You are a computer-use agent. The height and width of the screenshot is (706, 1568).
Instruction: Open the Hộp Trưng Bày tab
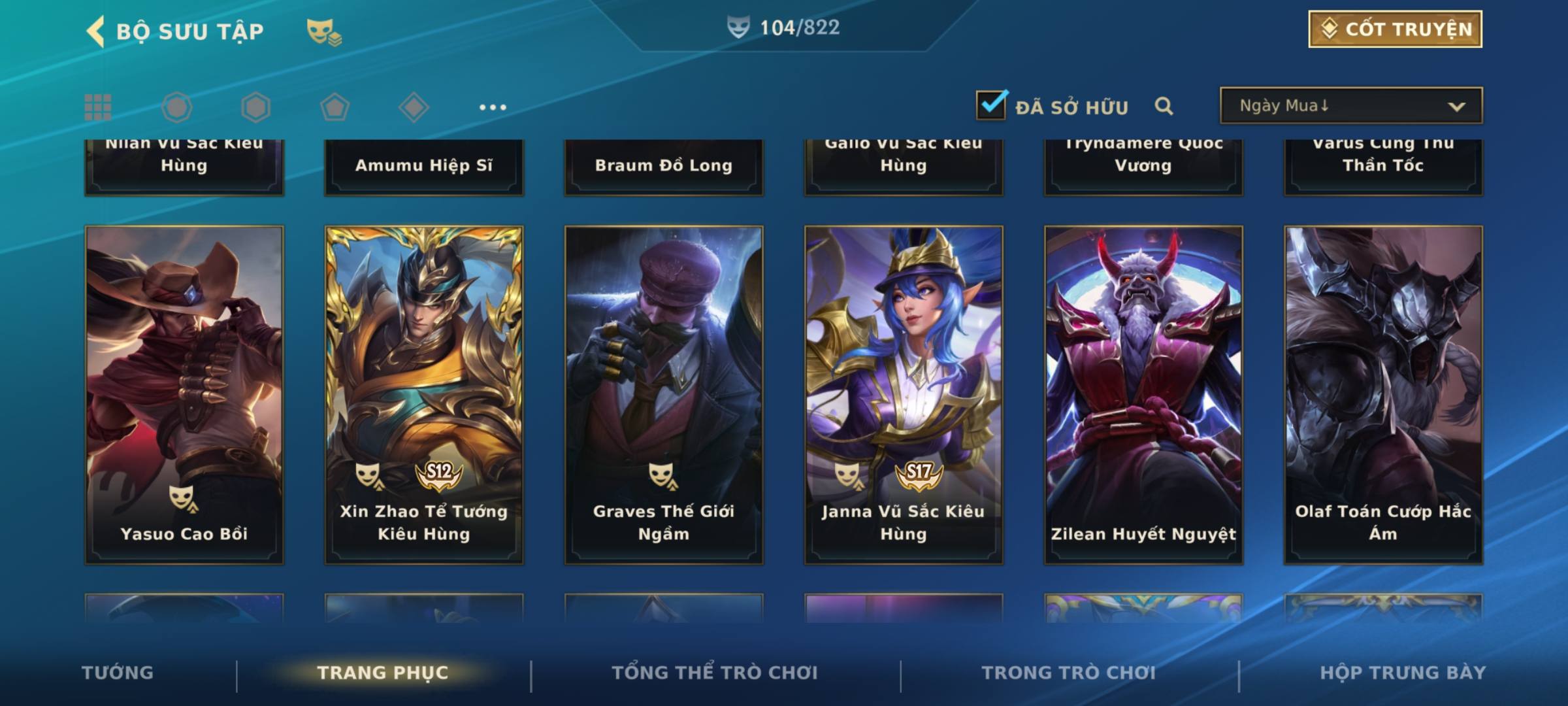pos(1402,673)
